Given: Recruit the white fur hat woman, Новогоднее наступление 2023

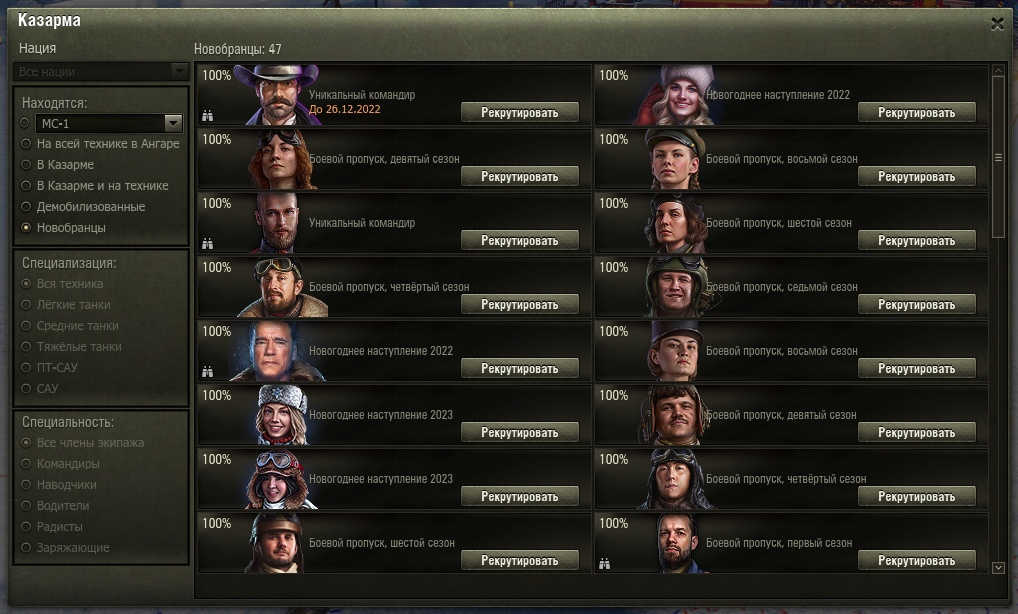Looking at the screenshot, I should (520, 433).
